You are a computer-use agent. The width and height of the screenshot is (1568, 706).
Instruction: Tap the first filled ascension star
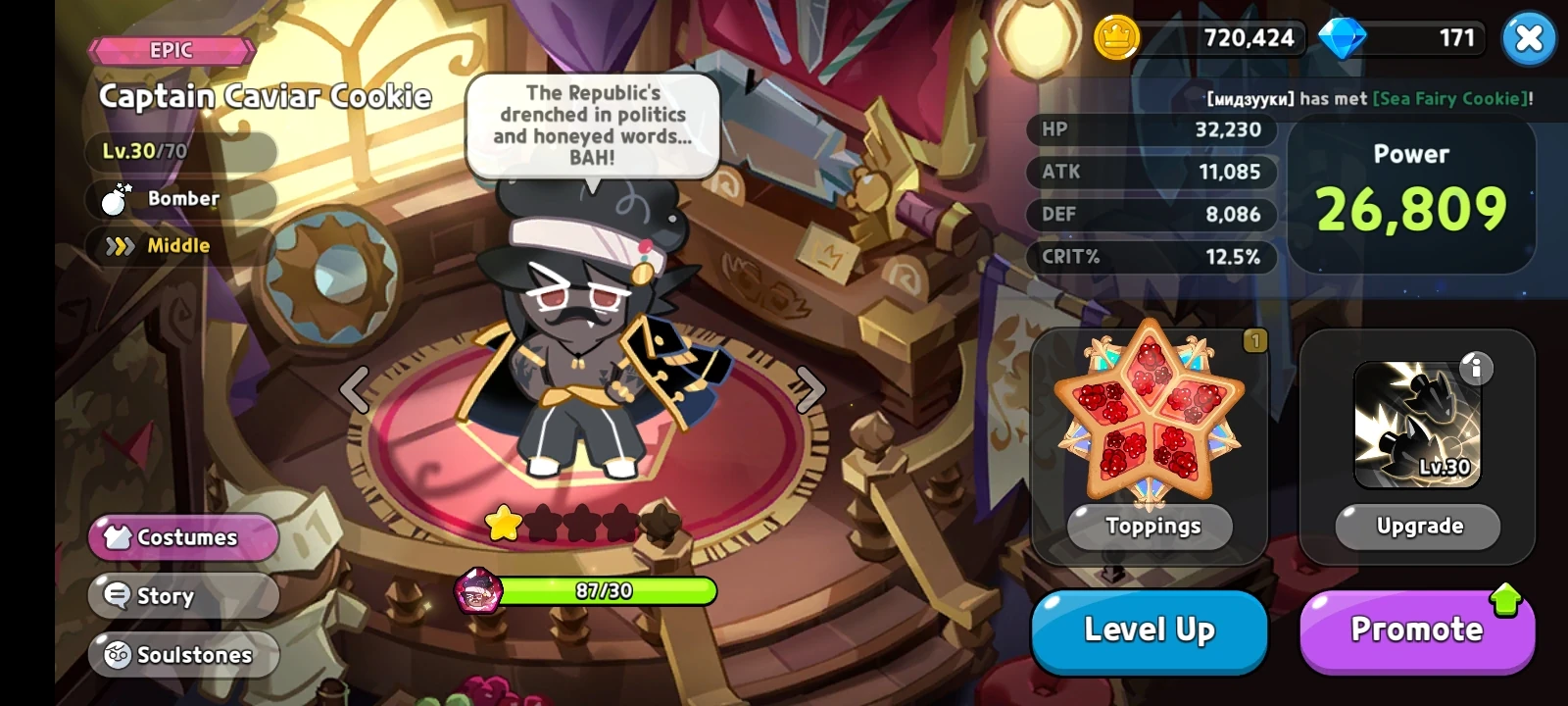pyautogui.click(x=502, y=524)
